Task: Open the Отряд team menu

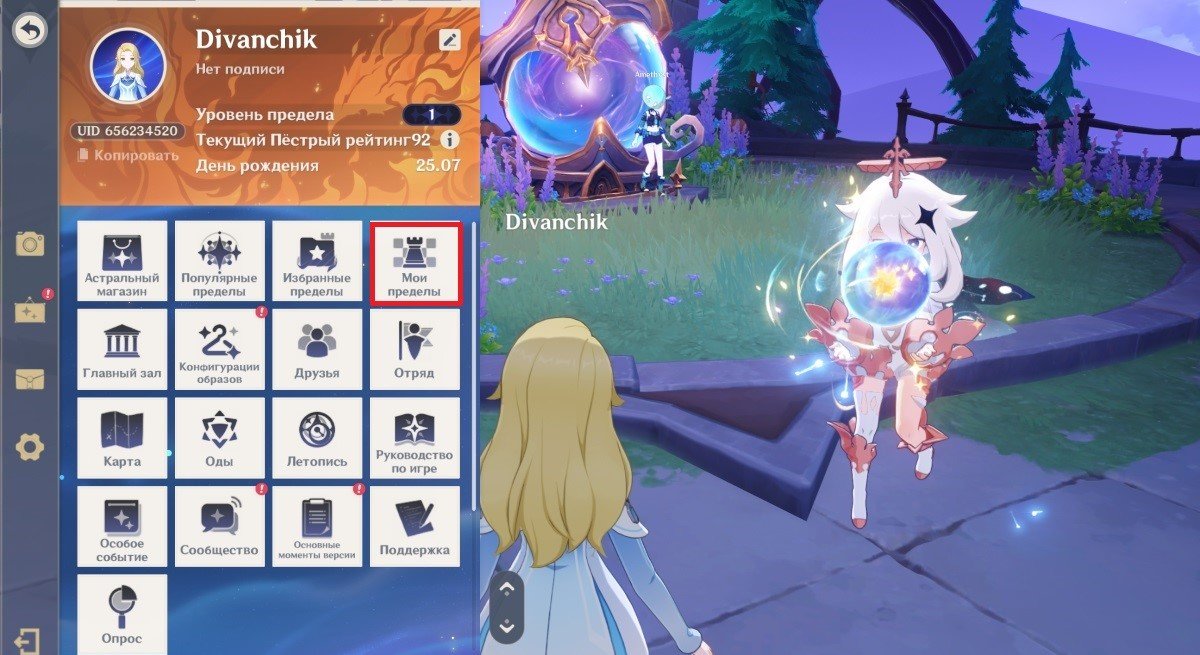Action: point(415,350)
